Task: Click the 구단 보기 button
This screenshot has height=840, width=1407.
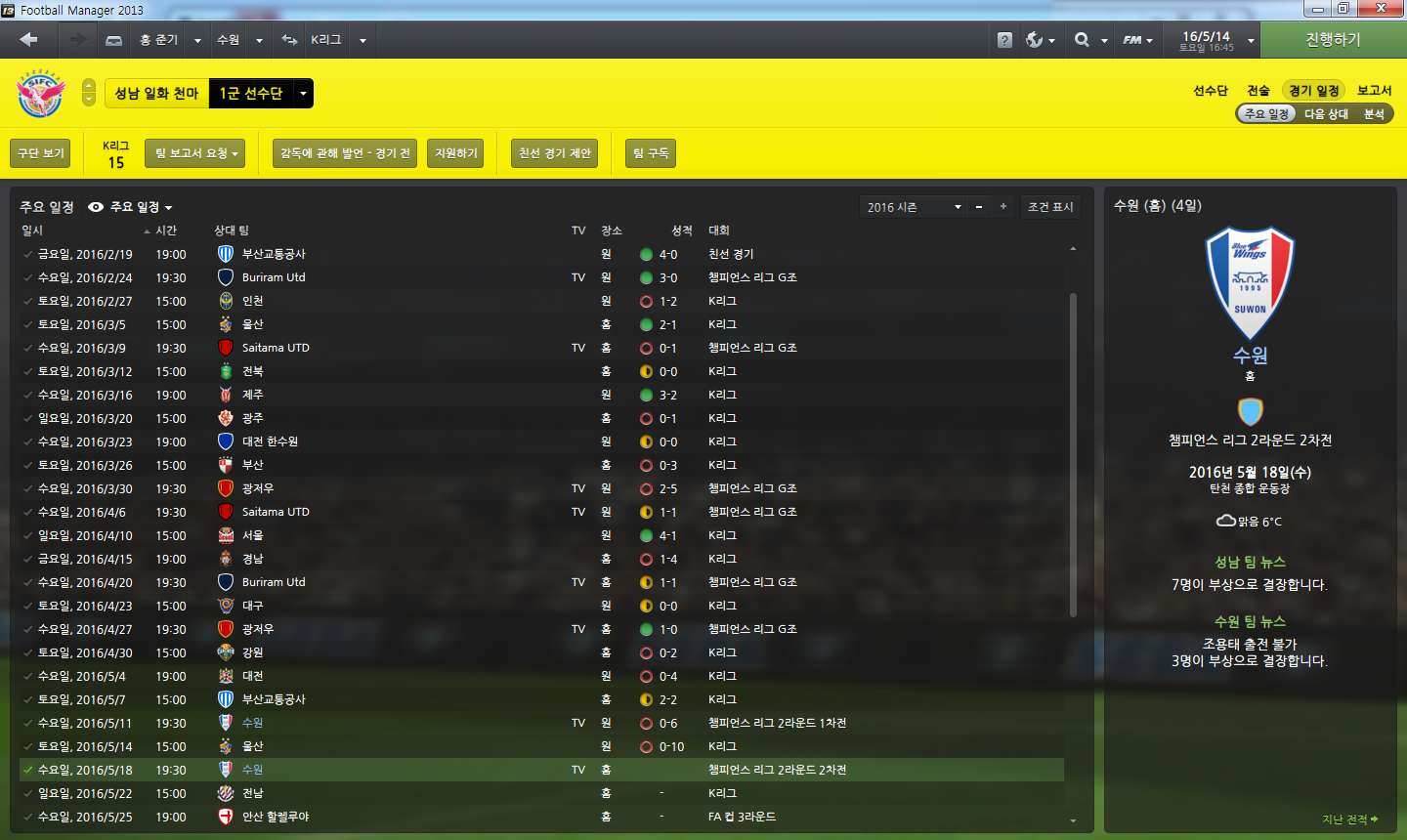Action: click(x=41, y=153)
